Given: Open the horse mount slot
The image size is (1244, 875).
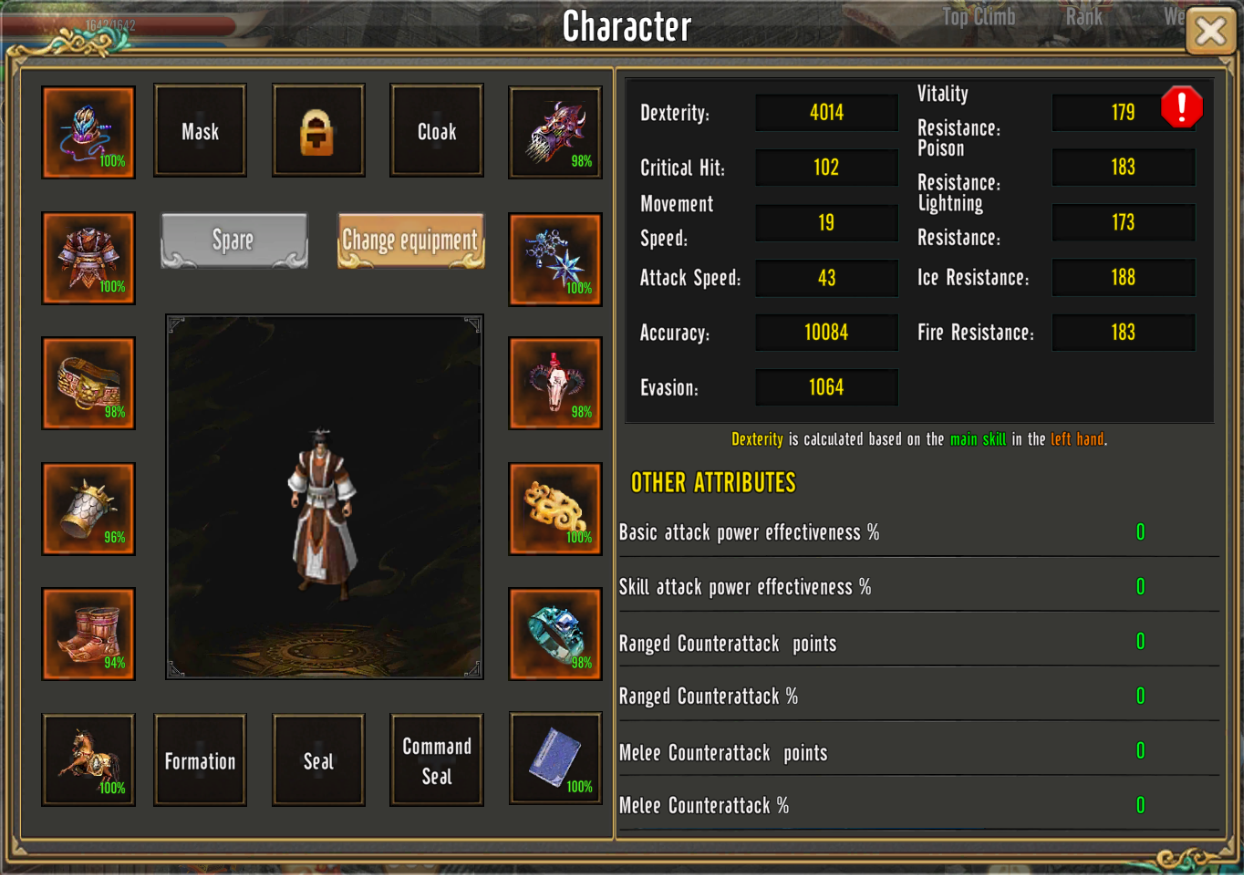Looking at the screenshot, I should tap(88, 759).
